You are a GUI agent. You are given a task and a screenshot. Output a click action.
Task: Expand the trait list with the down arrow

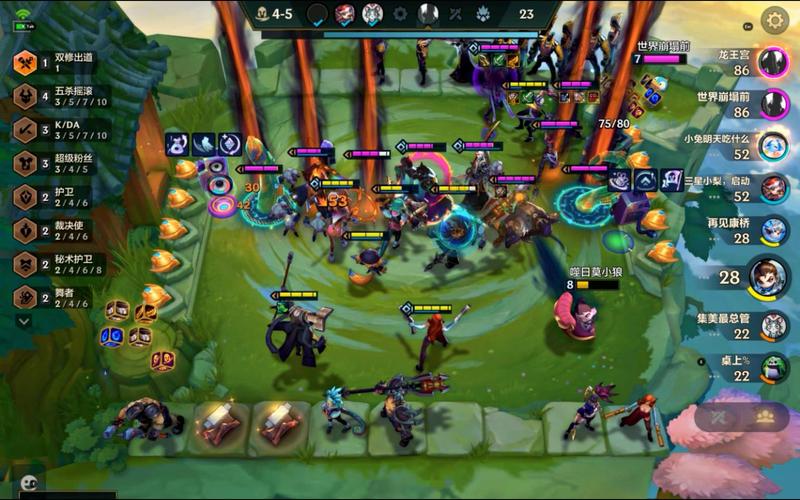coord(24,321)
